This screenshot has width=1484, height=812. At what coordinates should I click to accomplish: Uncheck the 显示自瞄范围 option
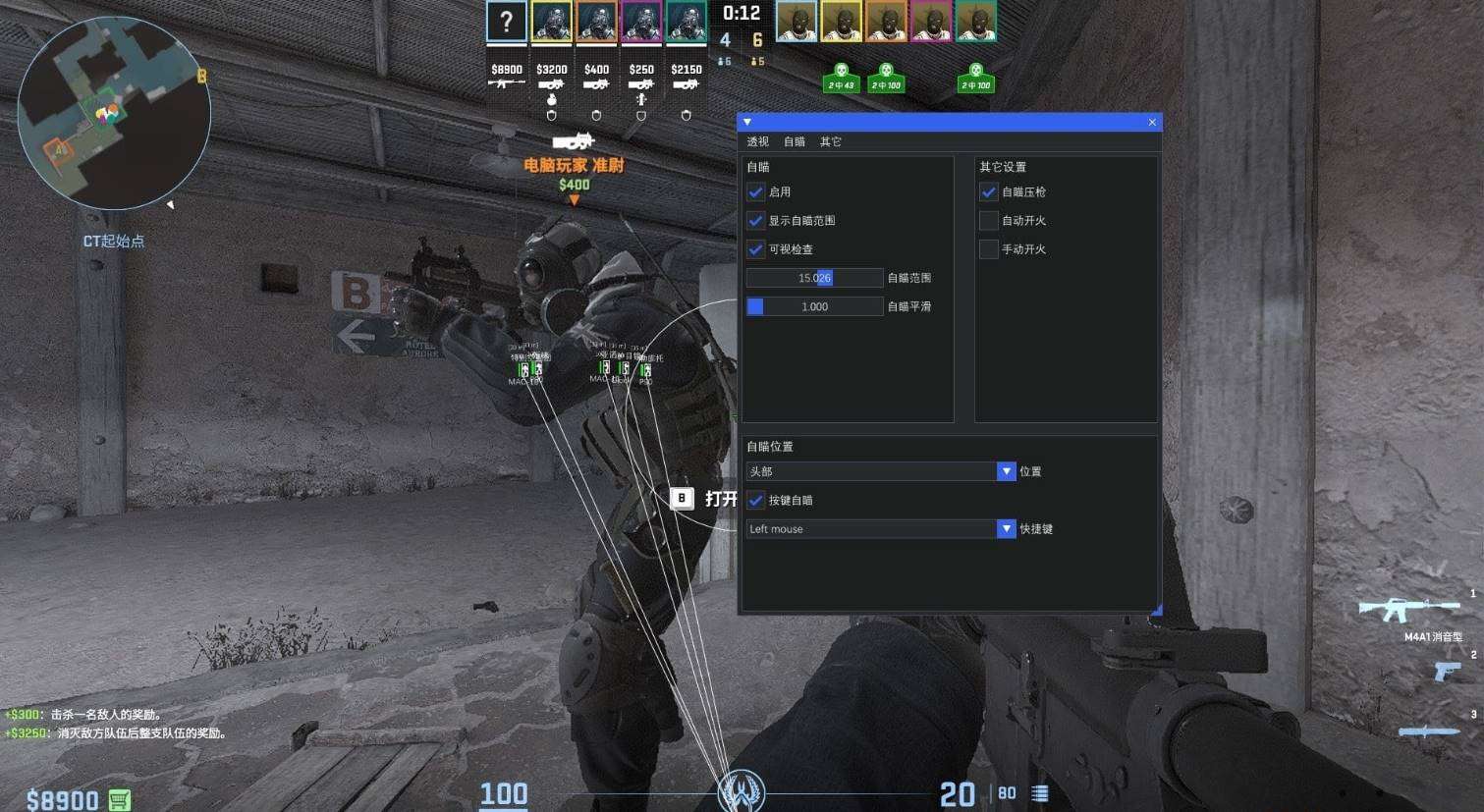pyautogui.click(x=755, y=221)
